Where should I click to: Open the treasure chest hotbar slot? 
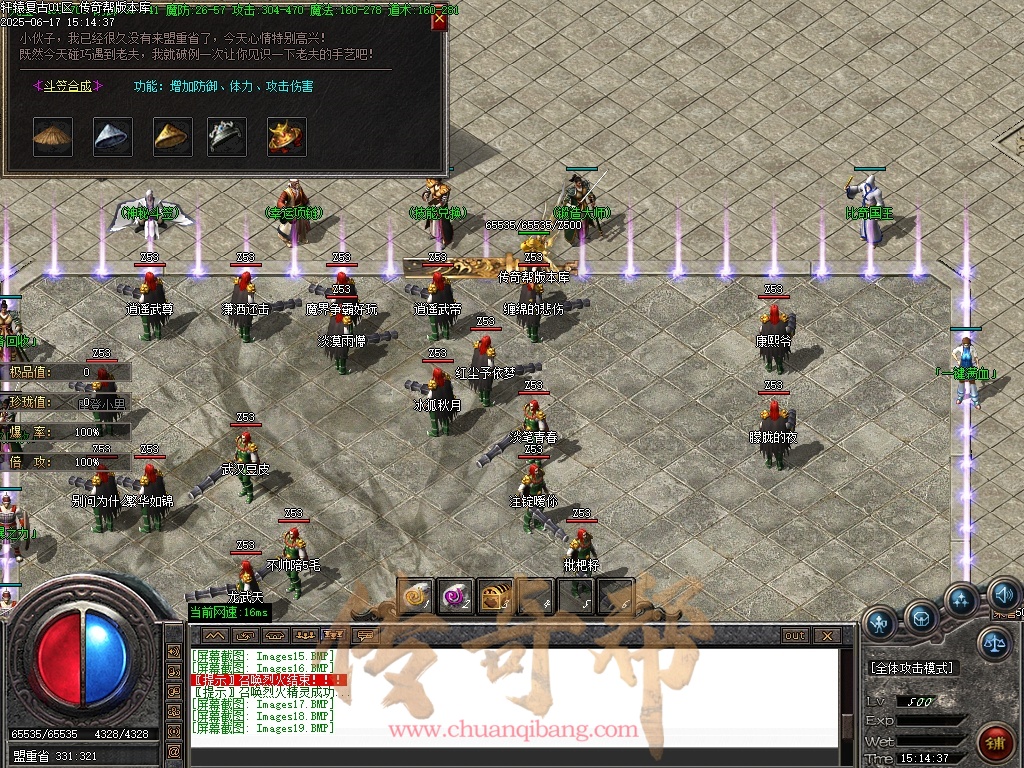coord(495,597)
